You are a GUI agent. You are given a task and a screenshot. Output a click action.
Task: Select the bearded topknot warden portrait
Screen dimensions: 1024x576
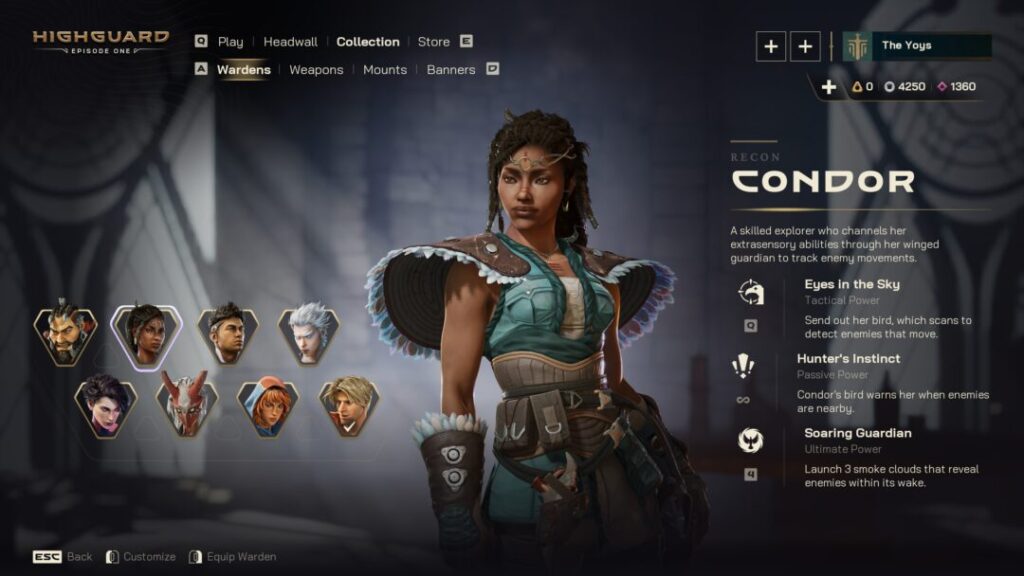click(65, 334)
